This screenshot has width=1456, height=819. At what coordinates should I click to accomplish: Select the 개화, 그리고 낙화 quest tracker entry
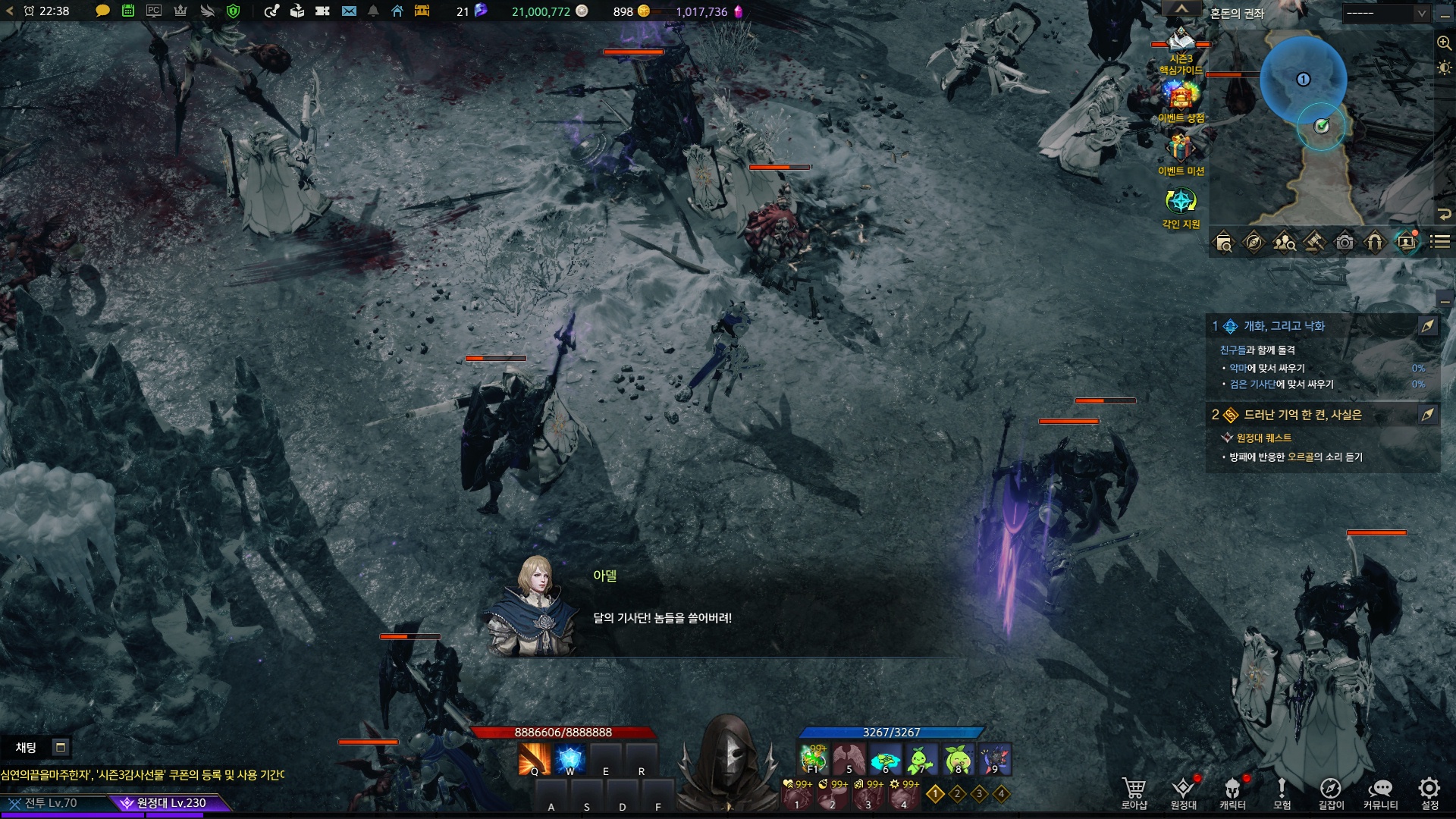(x=1284, y=326)
